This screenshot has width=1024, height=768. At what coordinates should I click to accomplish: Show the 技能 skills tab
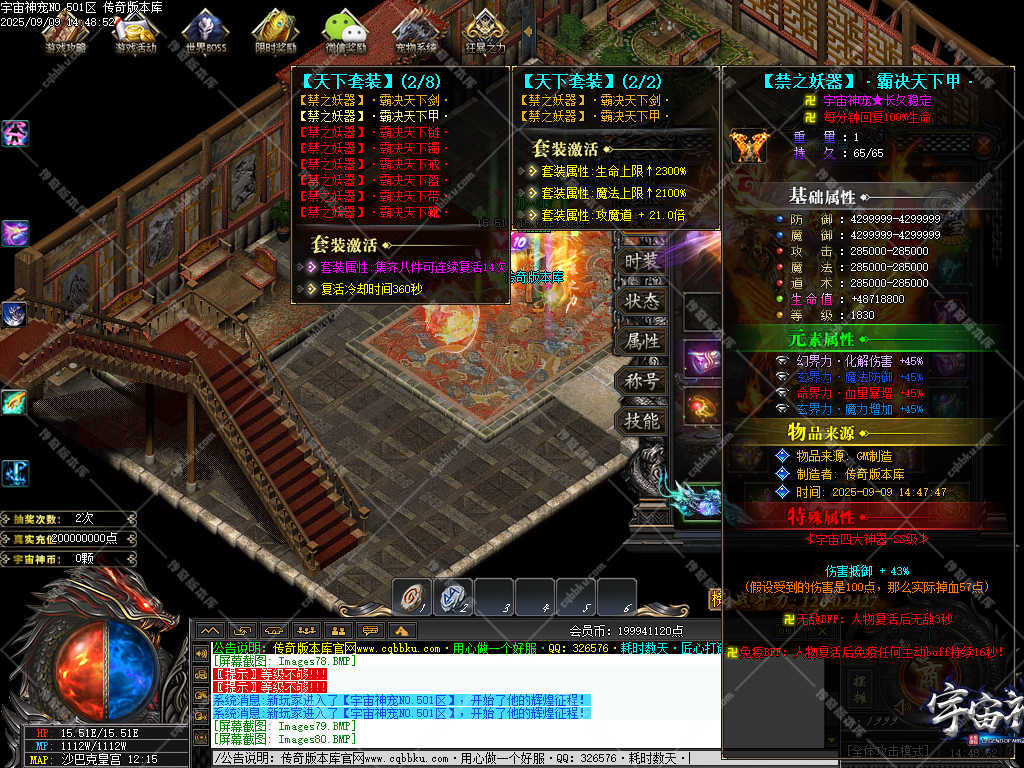641,421
